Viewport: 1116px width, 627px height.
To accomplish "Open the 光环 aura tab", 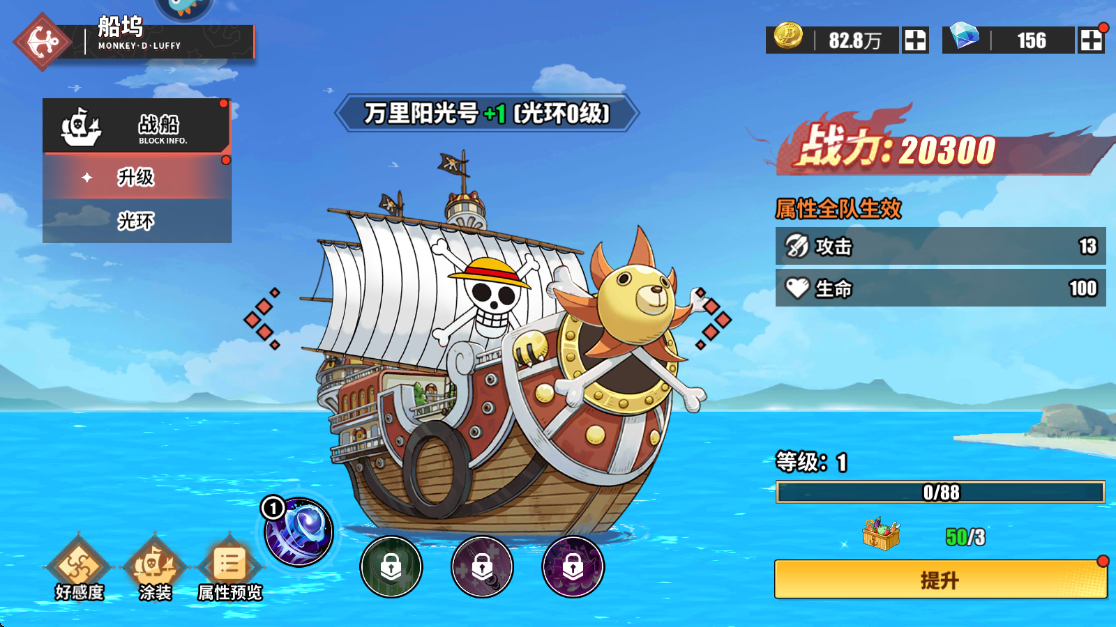I will [x=136, y=221].
